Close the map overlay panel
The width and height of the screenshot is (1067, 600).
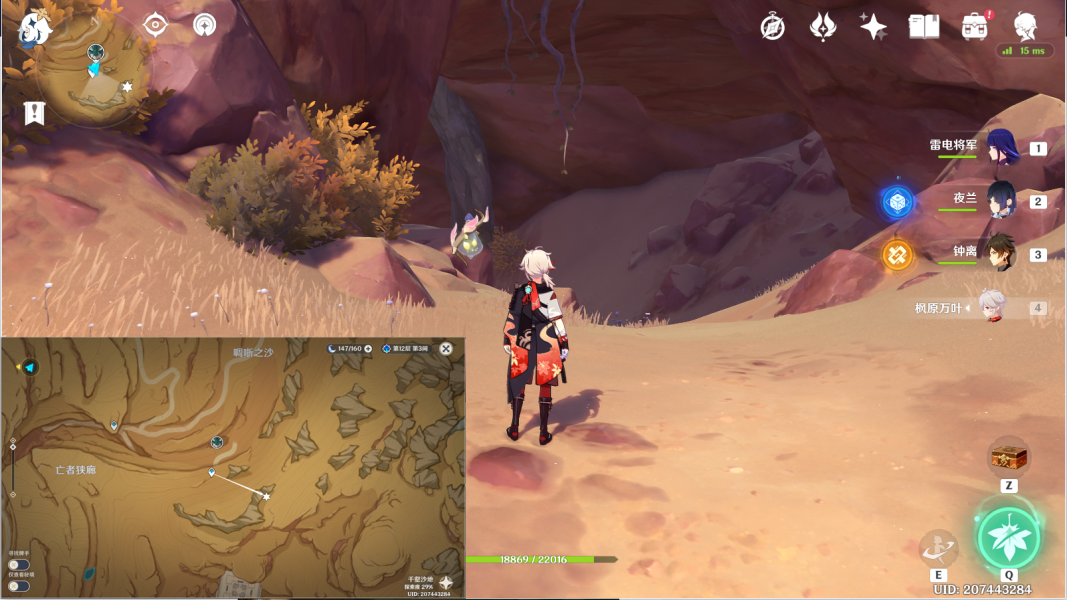tap(446, 349)
